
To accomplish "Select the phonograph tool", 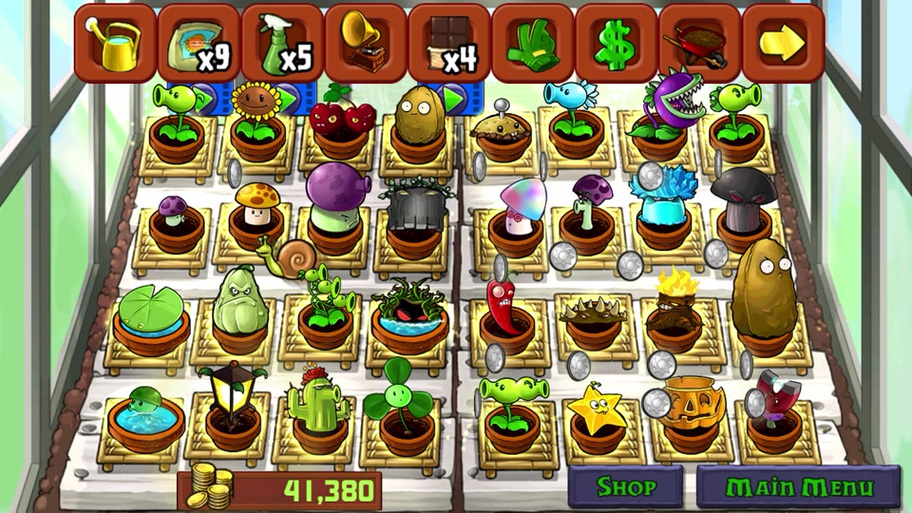I will 365,42.
